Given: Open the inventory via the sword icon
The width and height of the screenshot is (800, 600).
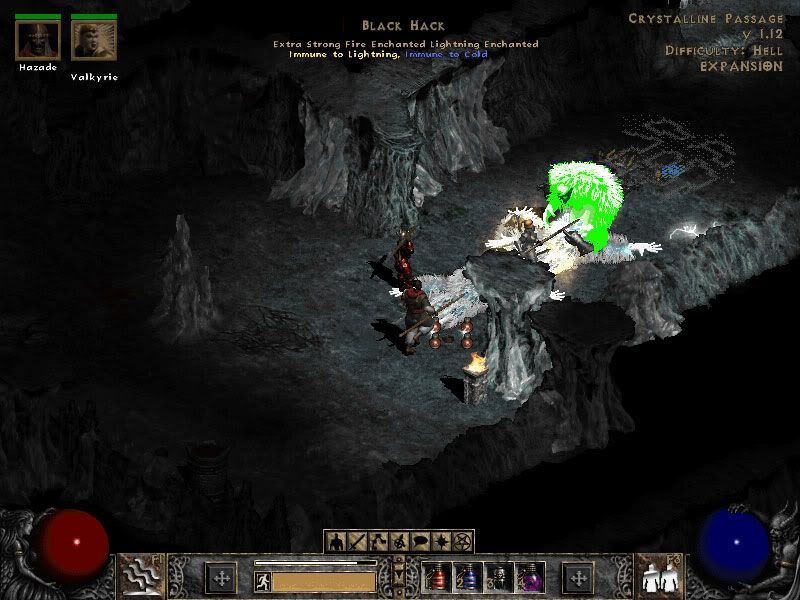Looking at the screenshot, I should 357,541.
